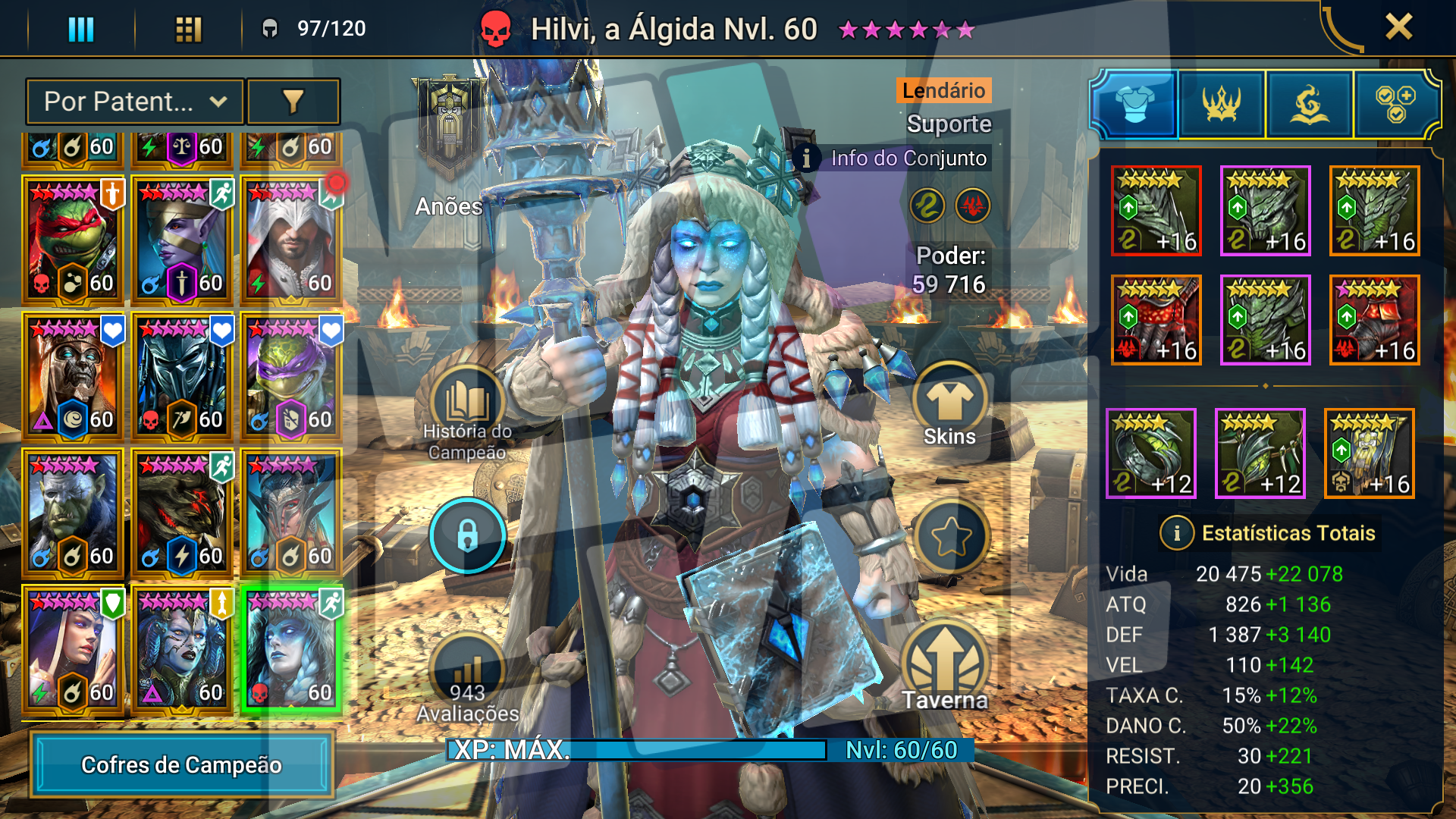
Task: Open the +12 ring accessory slot
Action: [x=1151, y=453]
